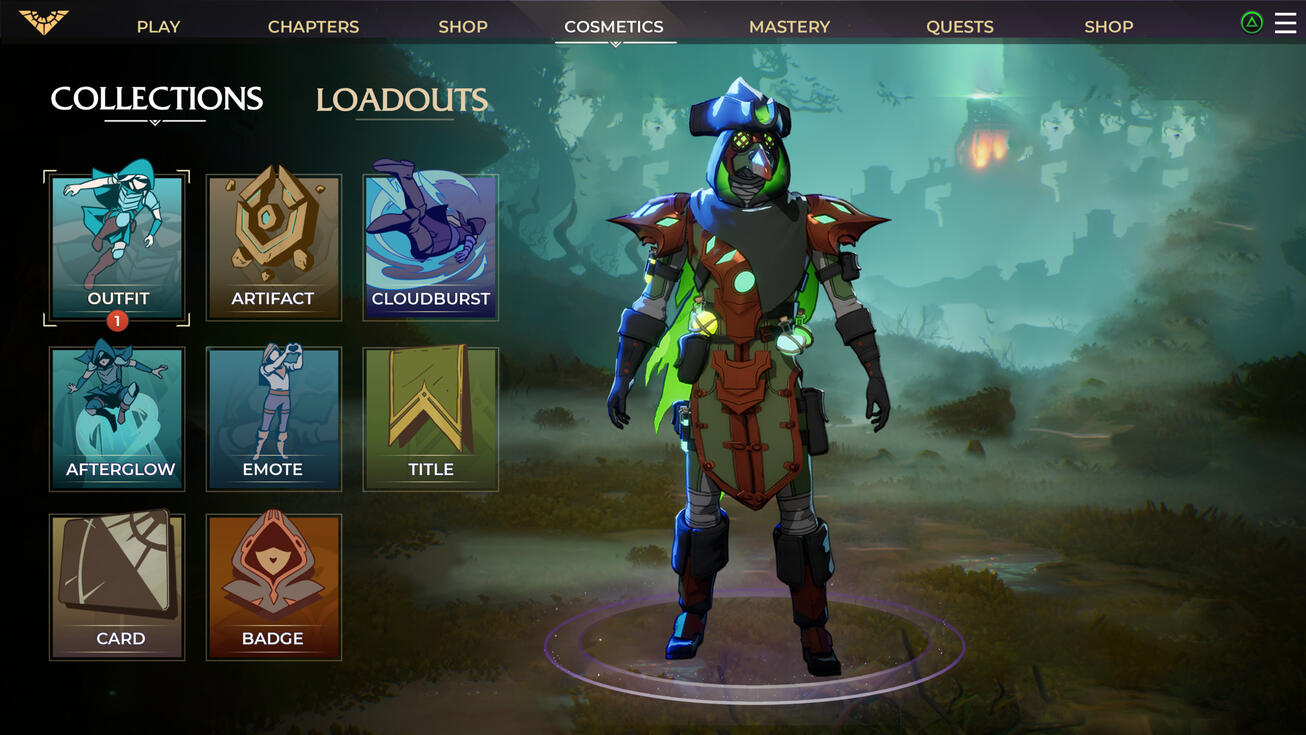This screenshot has height=735, width=1306.
Task: Click the hamburger menu icon
Action: (x=1285, y=23)
